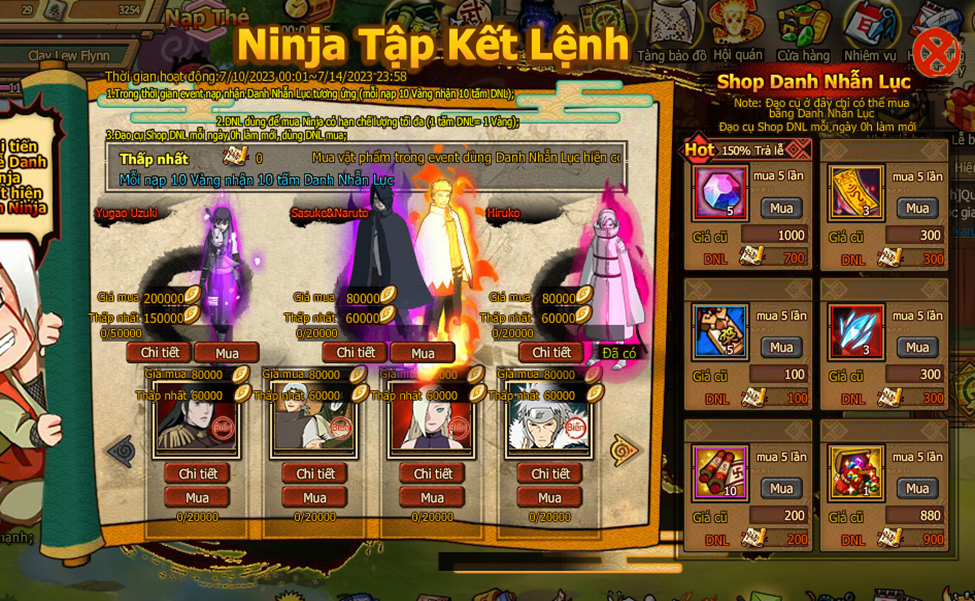Open the Cửa hàng shop icon
The image size is (975, 601).
[803, 32]
